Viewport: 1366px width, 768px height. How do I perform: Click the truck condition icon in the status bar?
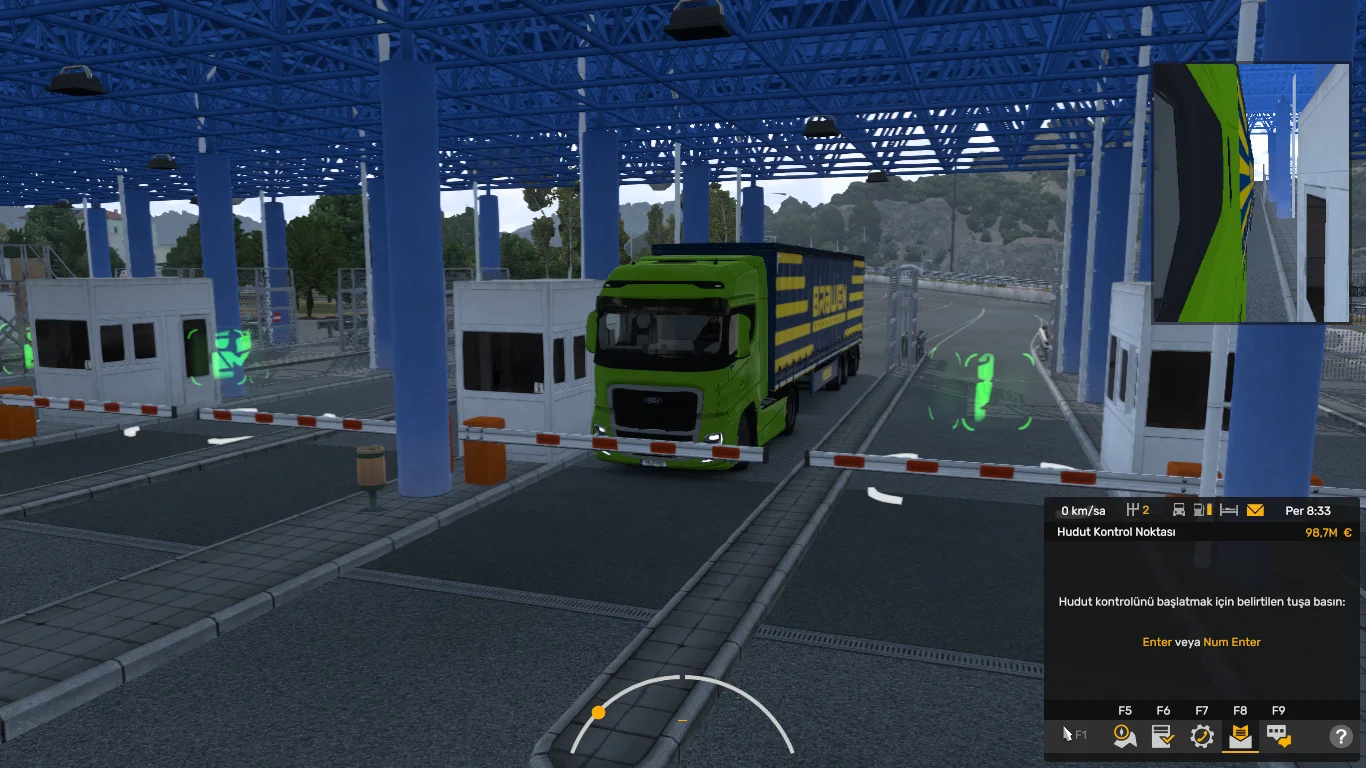pyautogui.click(x=1179, y=510)
